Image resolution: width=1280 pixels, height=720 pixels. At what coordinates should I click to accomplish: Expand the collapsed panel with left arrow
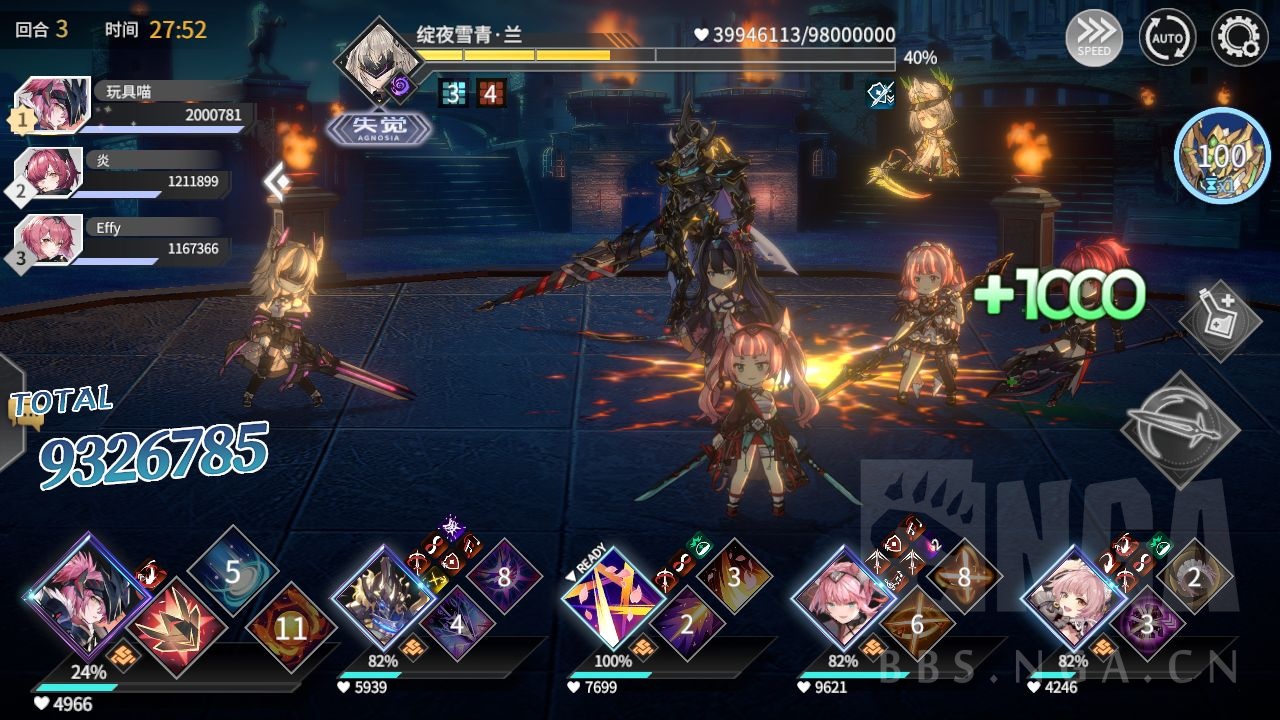coord(277,181)
